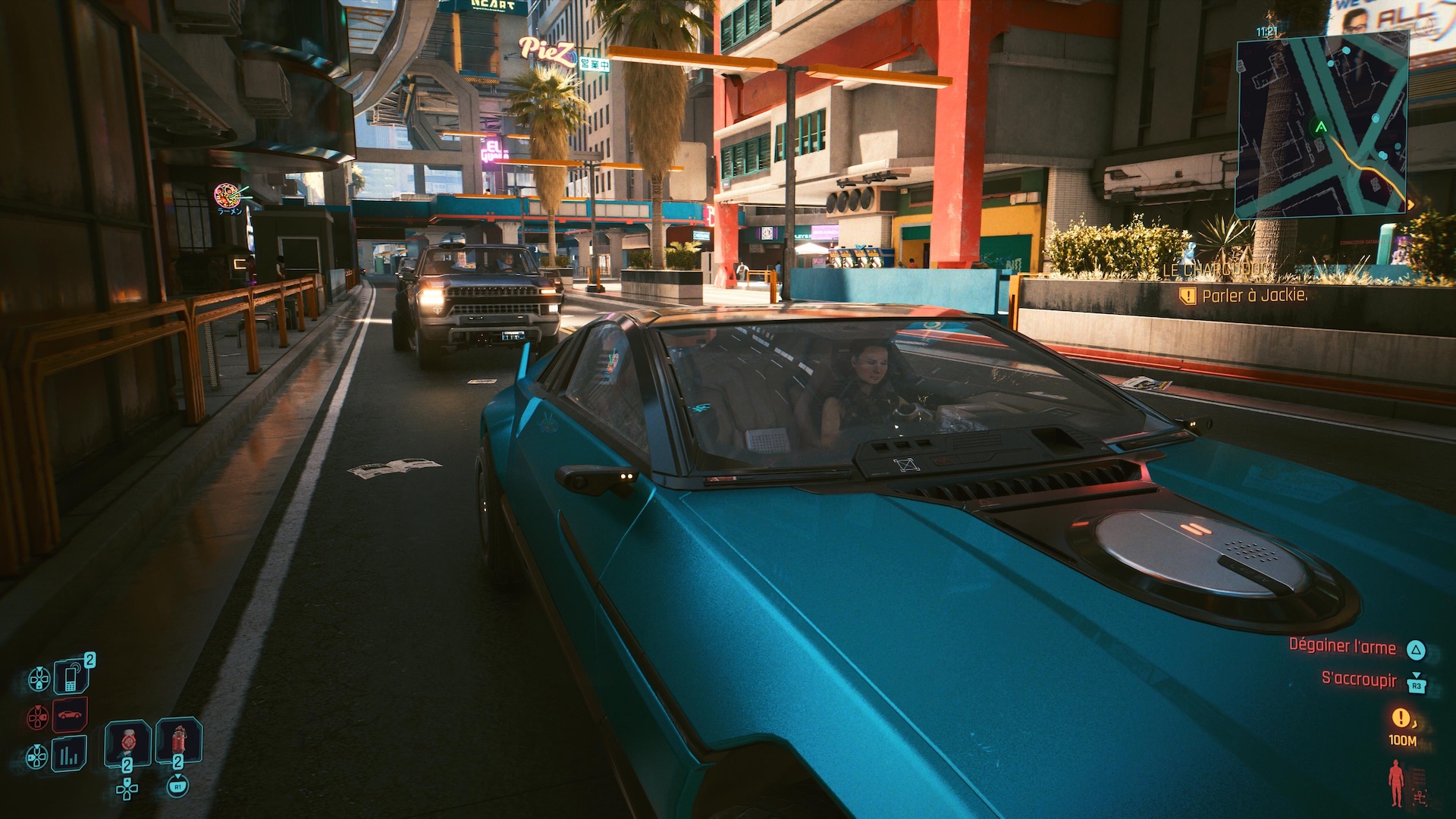The width and height of the screenshot is (1456, 819).
Task: Select the 'Parler à Jackie' quest objective
Action: point(1254,296)
